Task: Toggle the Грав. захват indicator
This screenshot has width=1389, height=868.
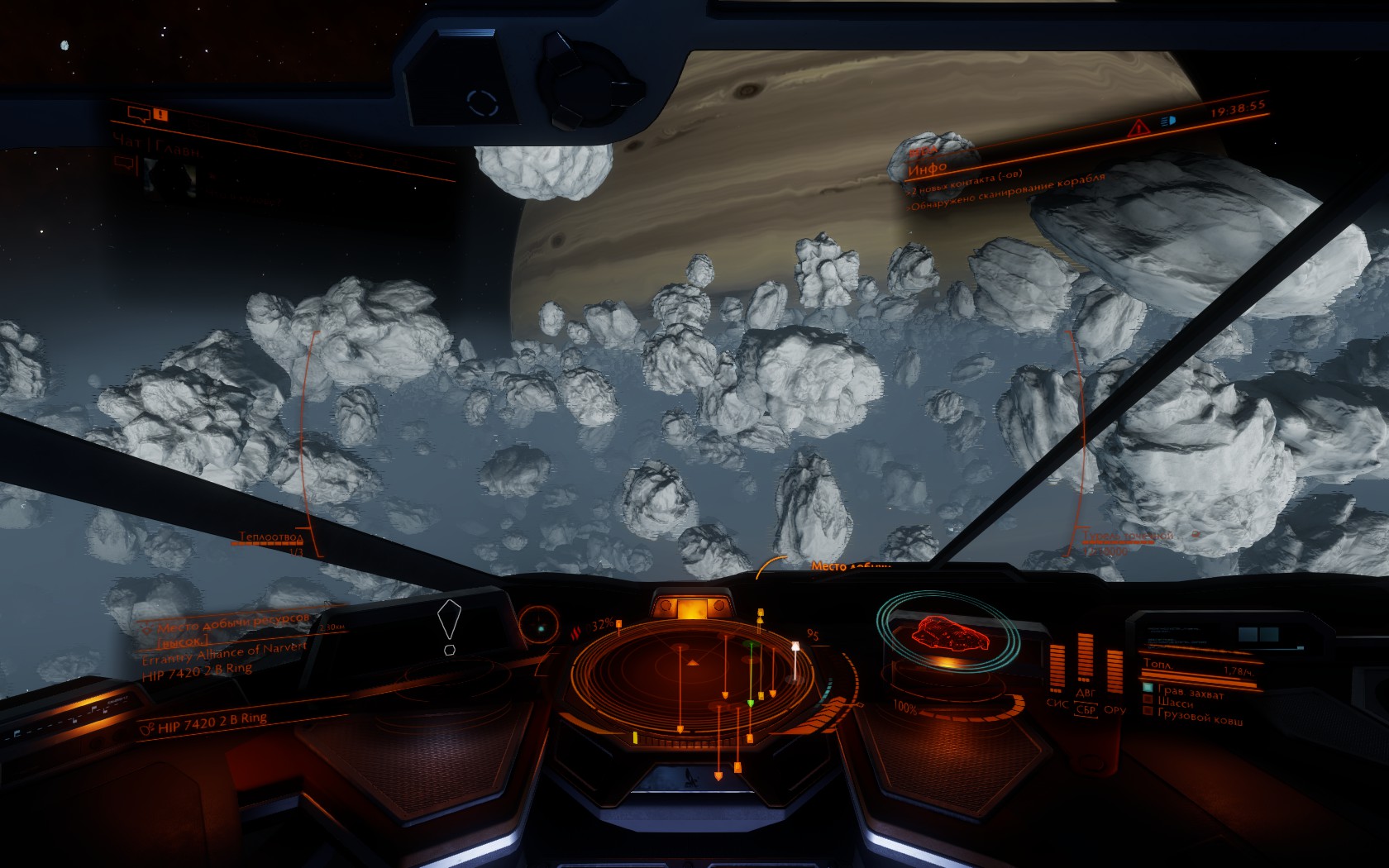Action: pos(1148,687)
